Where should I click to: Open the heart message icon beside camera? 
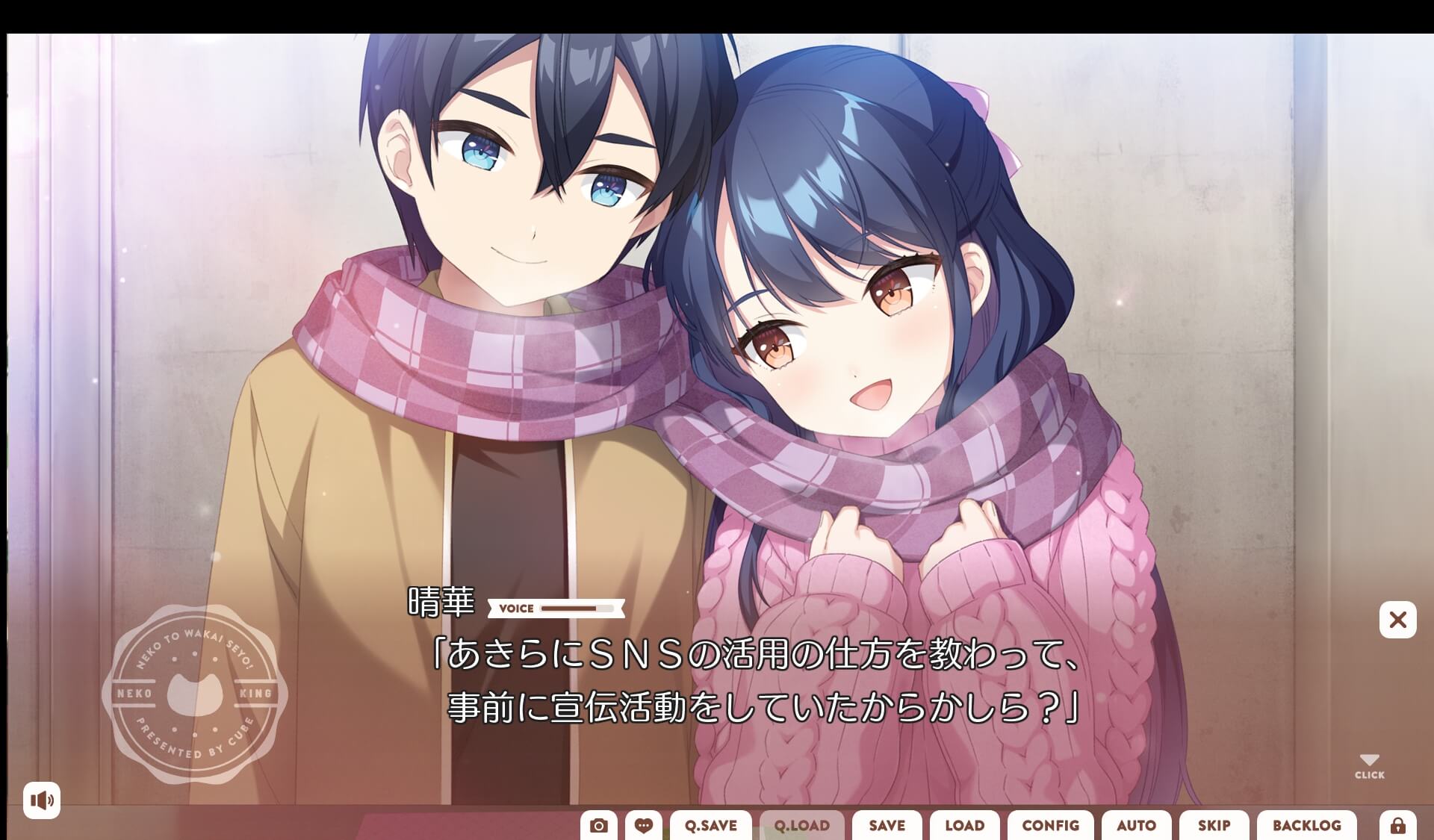click(645, 826)
